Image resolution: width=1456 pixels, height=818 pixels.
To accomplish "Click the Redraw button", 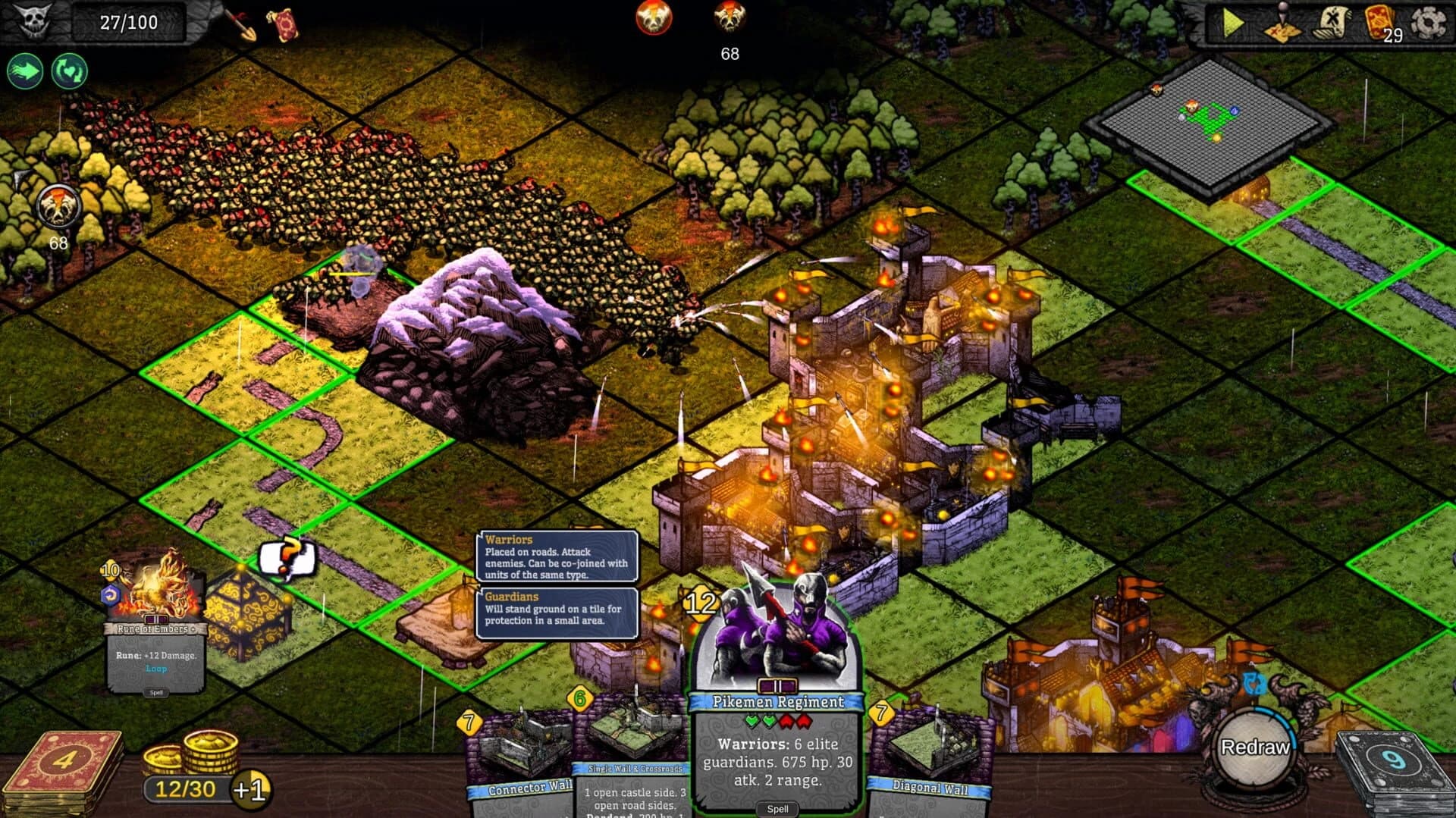I will tap(1257, 747).
